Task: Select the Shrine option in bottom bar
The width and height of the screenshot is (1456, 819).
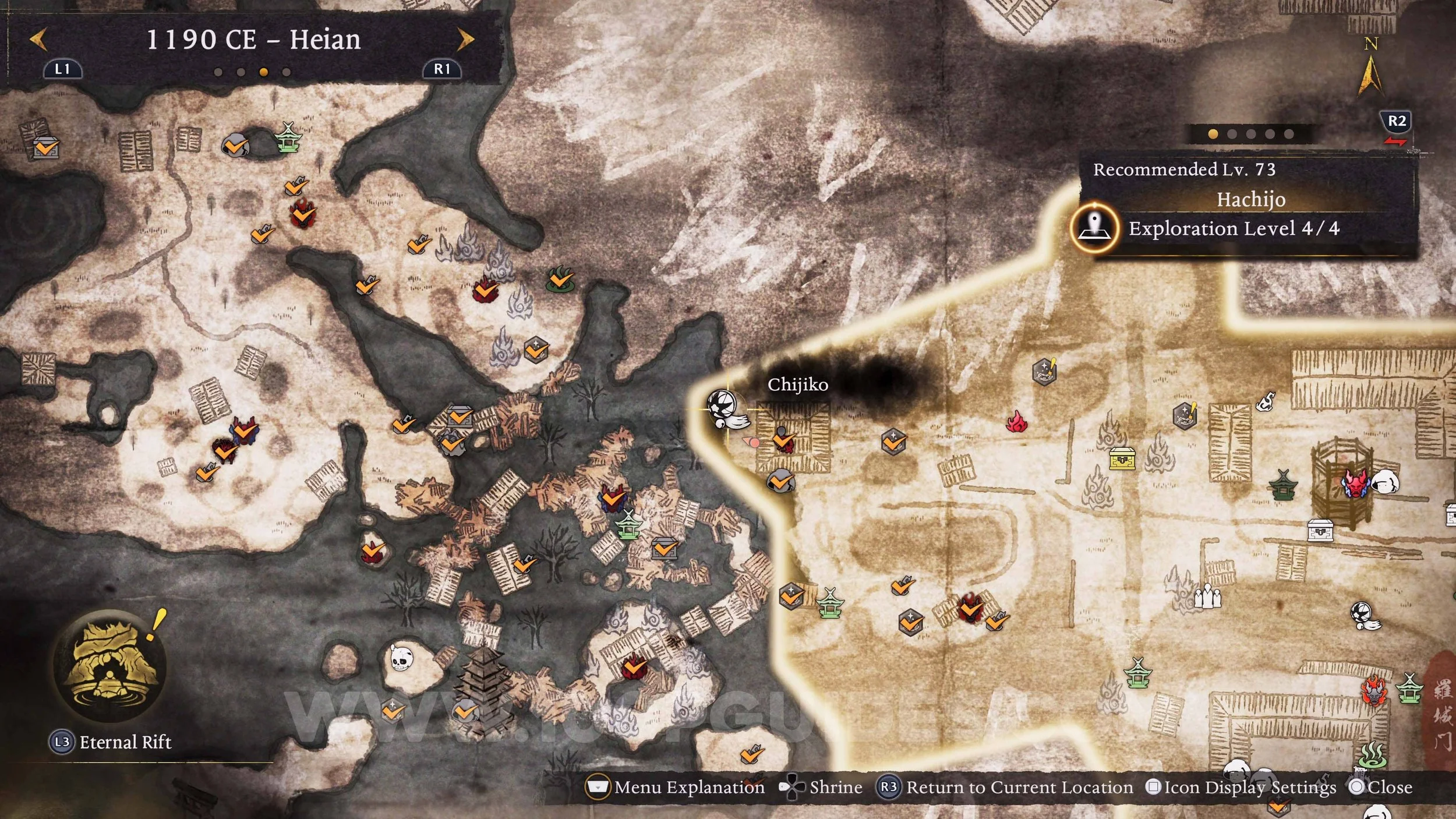Action: point(821,788)
